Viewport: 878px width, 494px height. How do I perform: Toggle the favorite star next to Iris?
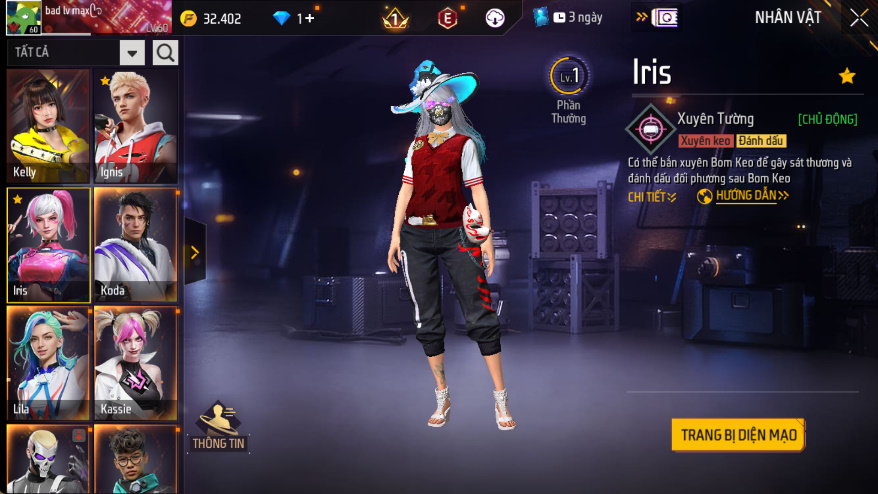click(847, 76)
